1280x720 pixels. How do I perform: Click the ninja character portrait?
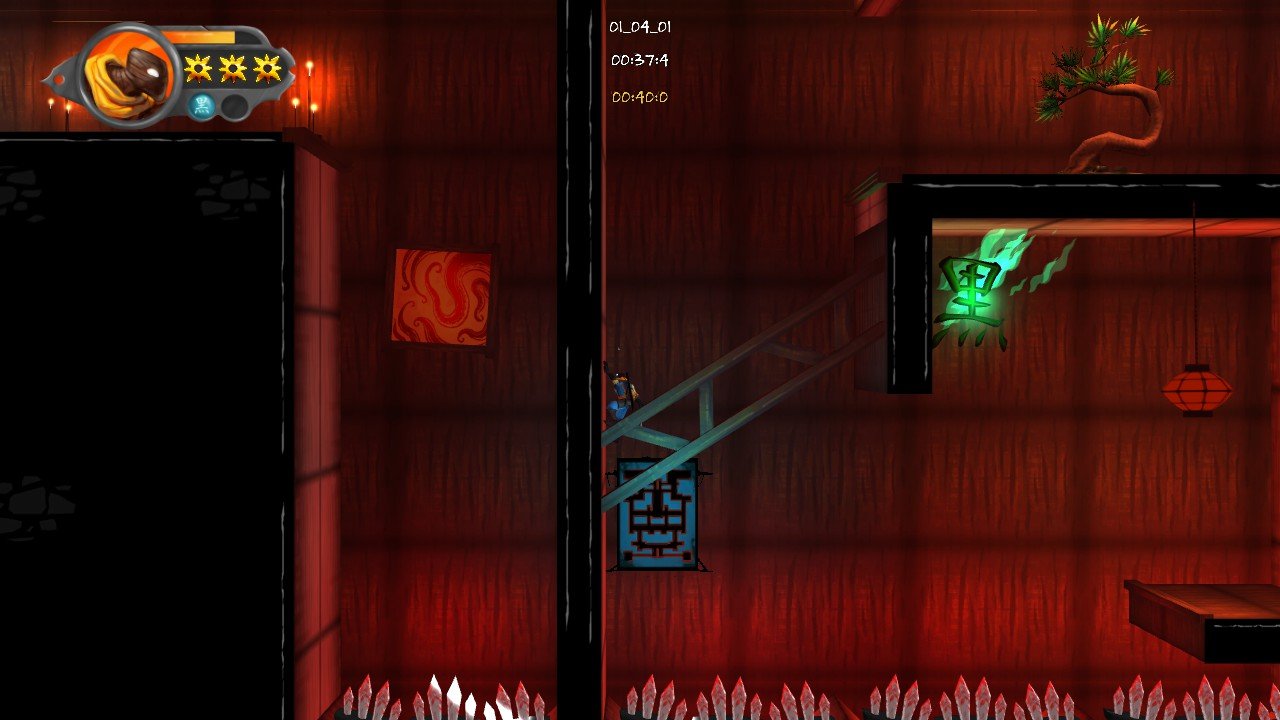click(x=128, y=76)
